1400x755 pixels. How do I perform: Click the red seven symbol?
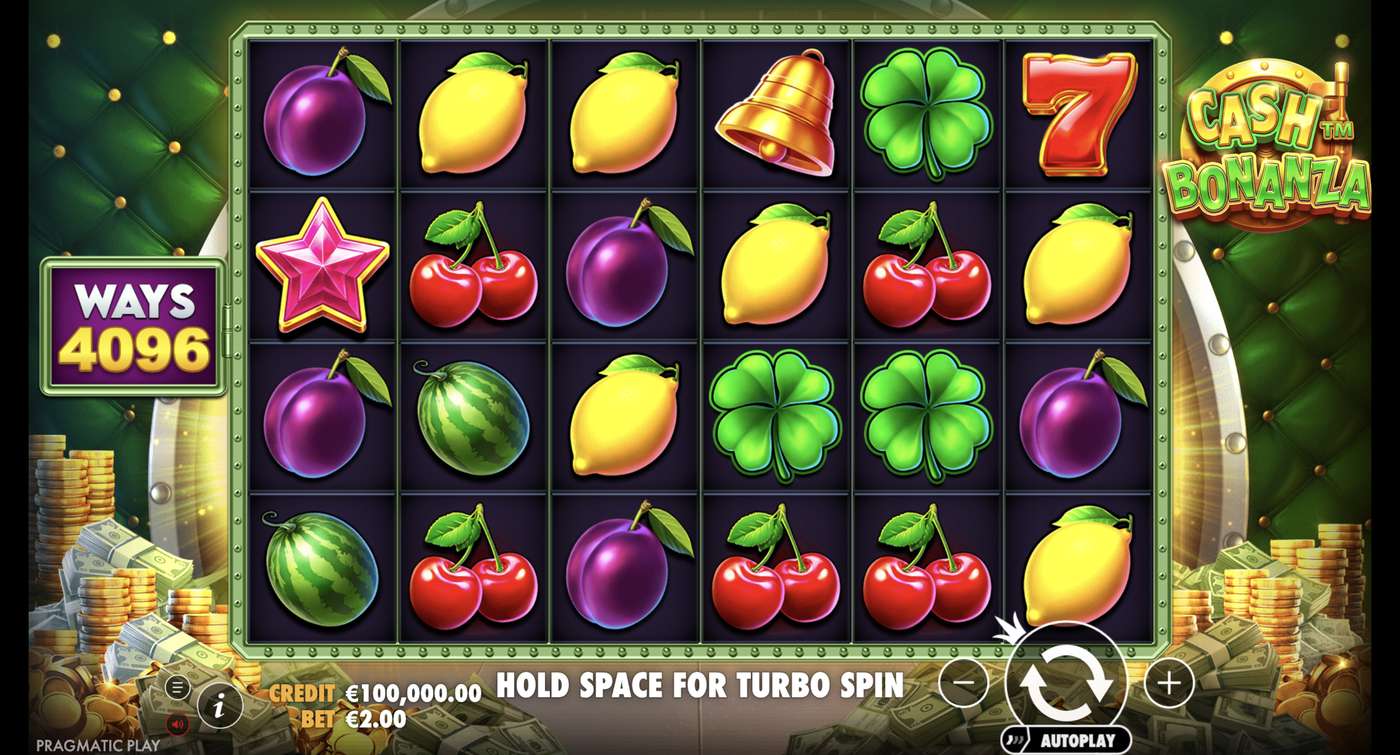tap(1080, 115)
